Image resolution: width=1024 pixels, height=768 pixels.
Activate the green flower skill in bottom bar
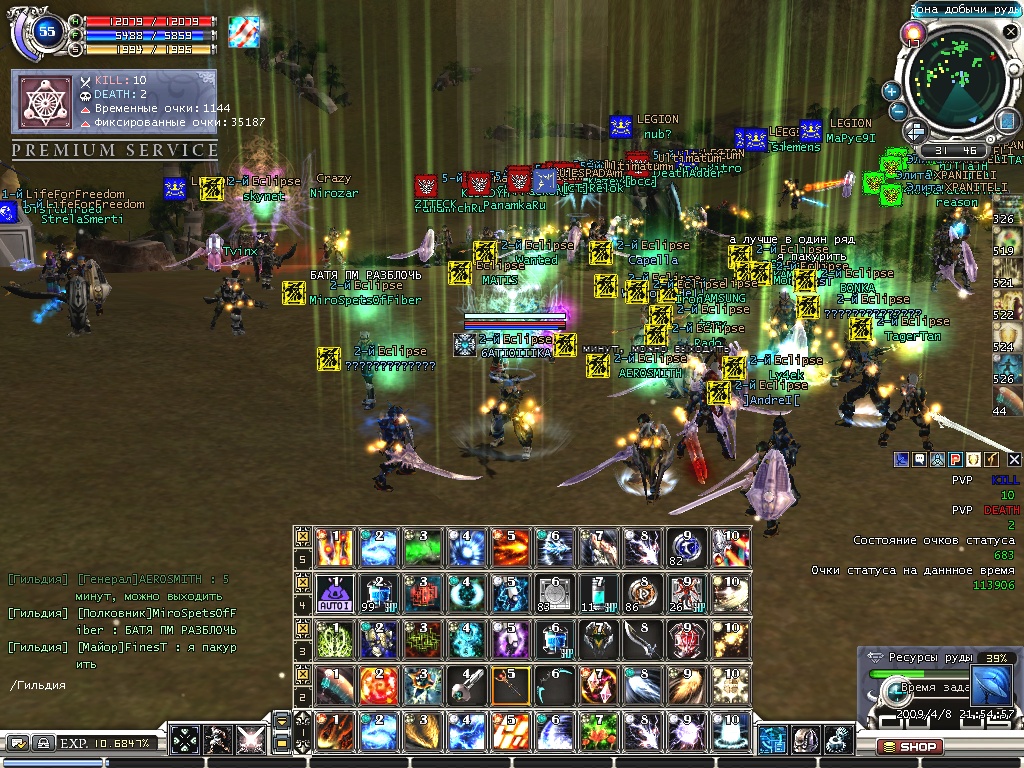click(596, 730)
